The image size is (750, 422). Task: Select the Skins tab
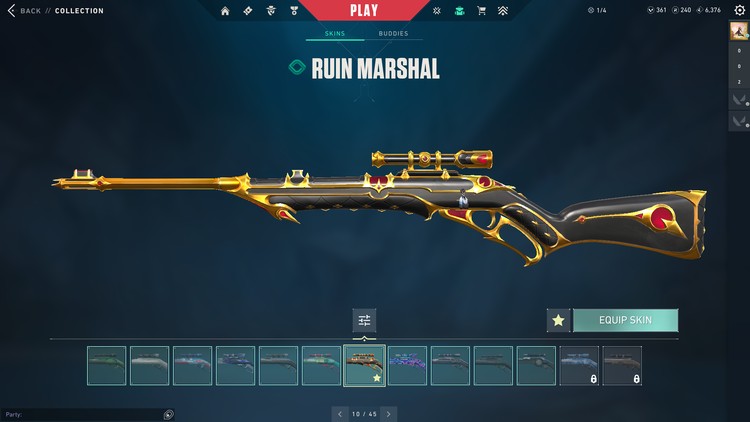pos(335,33)
